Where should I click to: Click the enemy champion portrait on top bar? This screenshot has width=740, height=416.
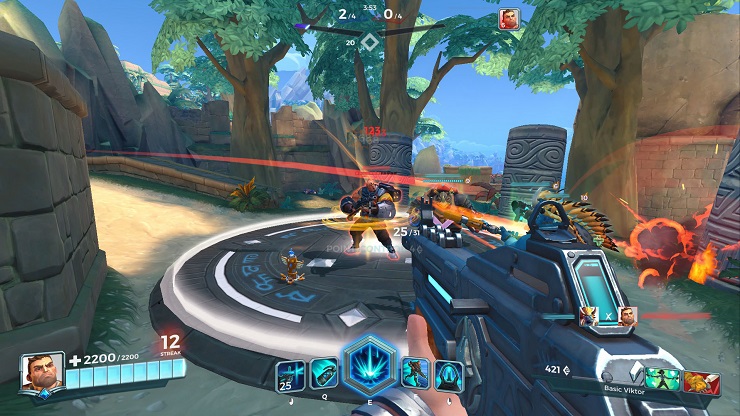pos(509,19)
